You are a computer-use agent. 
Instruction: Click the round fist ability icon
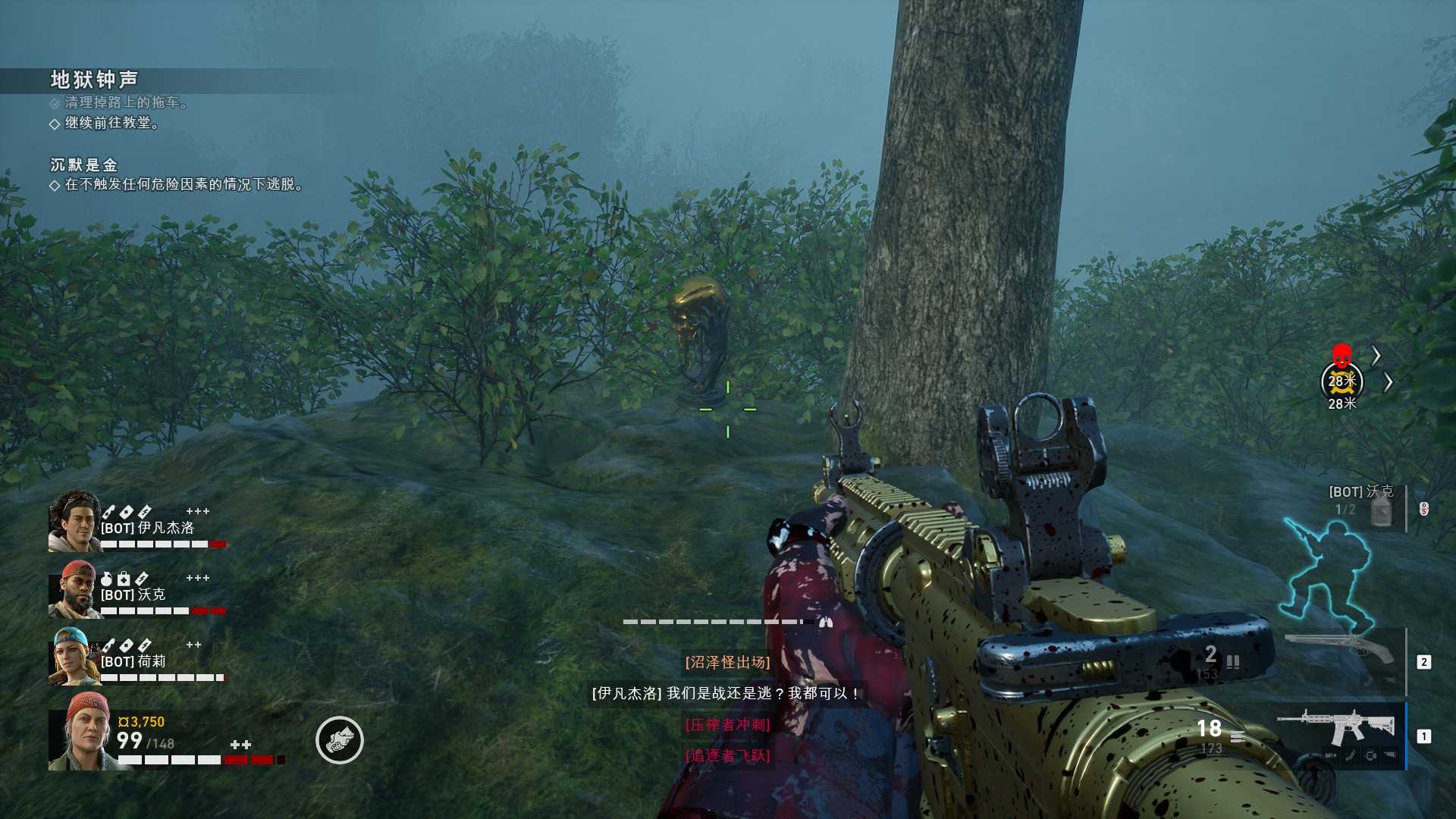tap(339, 740)
